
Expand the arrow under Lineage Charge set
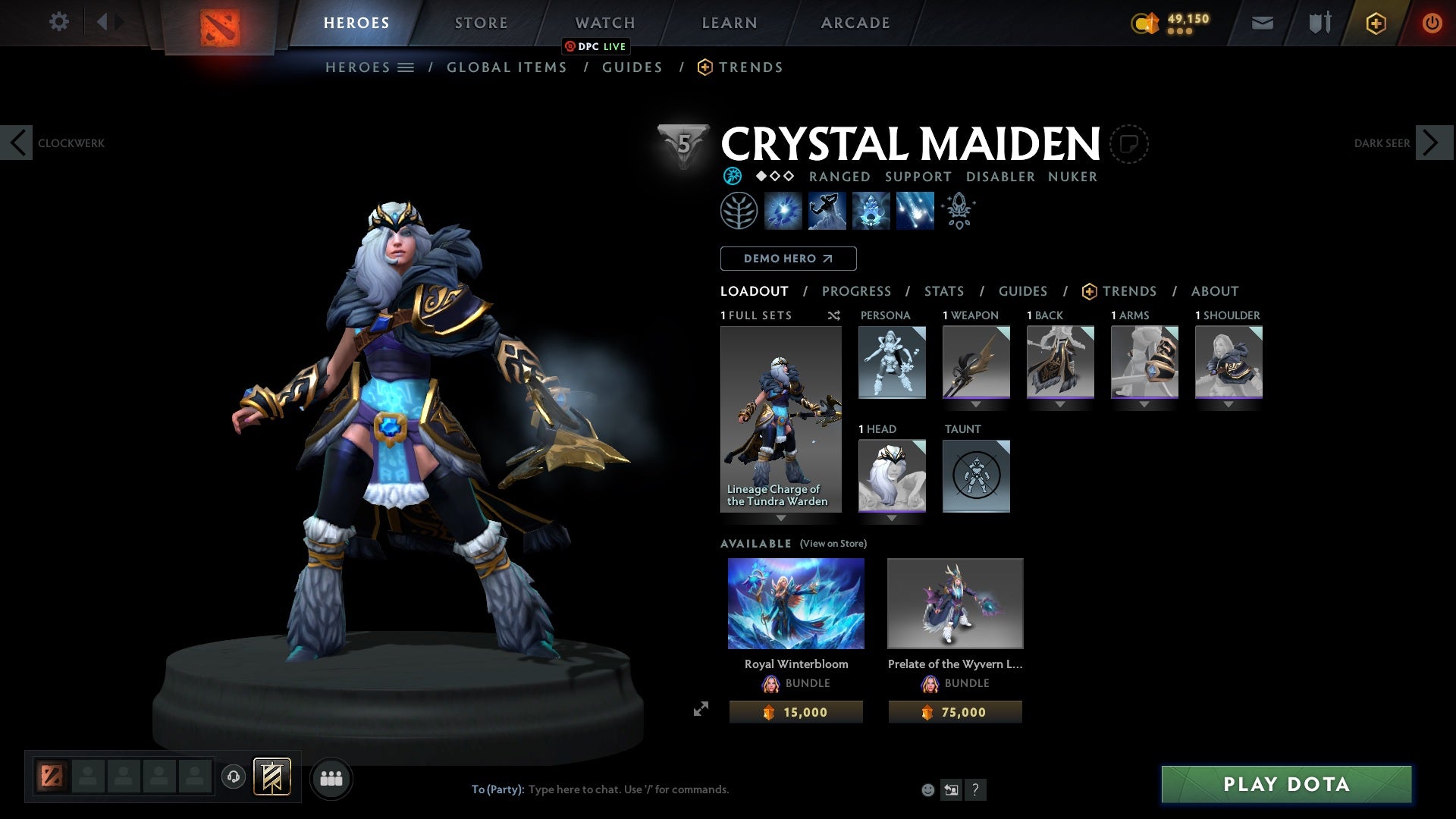point(781,520)
